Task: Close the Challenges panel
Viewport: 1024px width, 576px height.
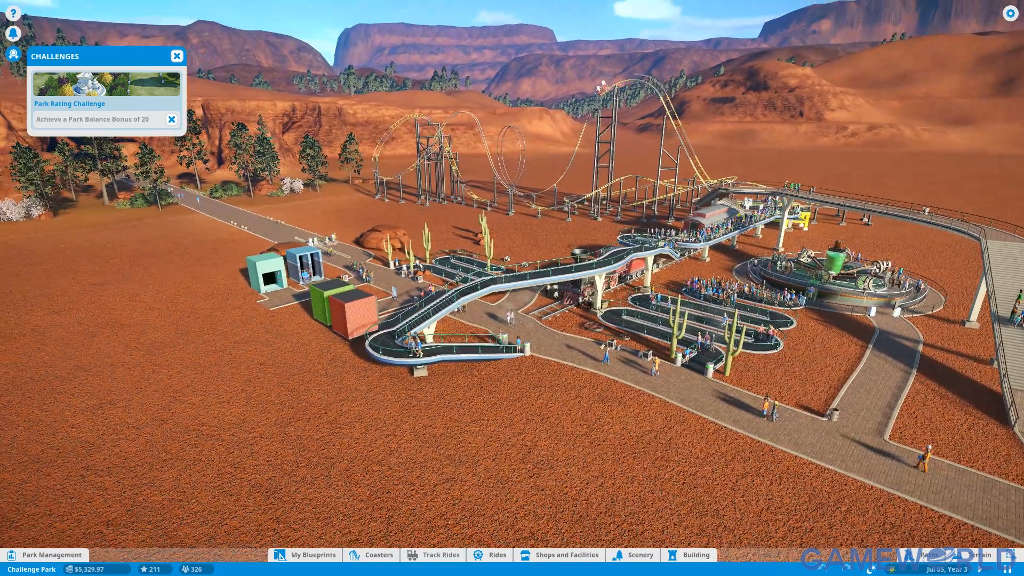Action: tap(177, 56)
